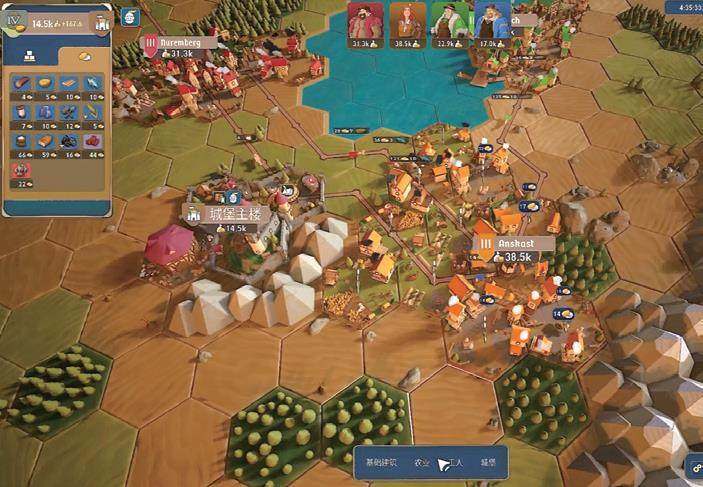Select the fish resource slot
703x487 pixels.
[92, 84]
